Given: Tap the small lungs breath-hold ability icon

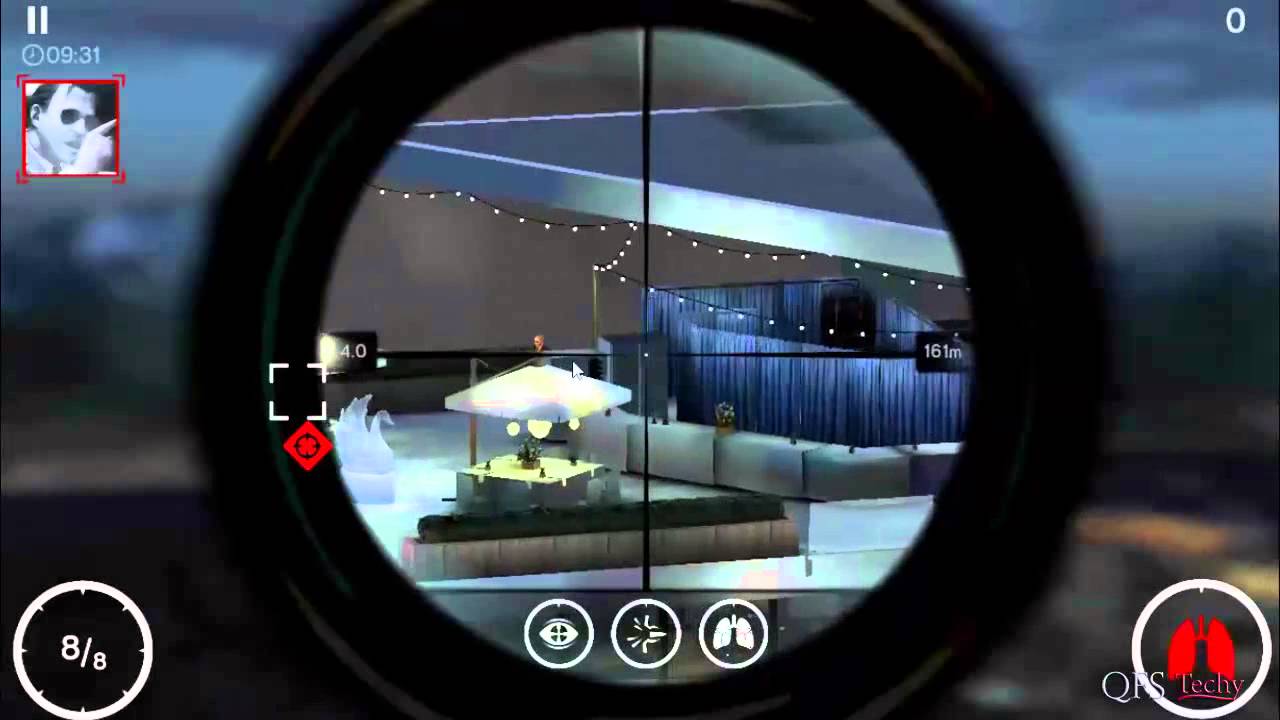Looking at the screenshot, I should click(x=734, y=633).
